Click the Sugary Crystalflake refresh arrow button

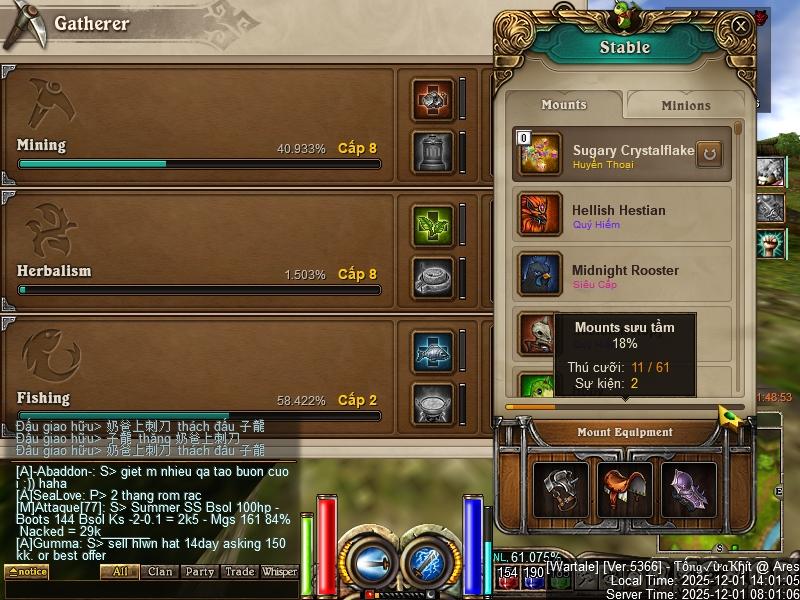click(x=709, y=155)
